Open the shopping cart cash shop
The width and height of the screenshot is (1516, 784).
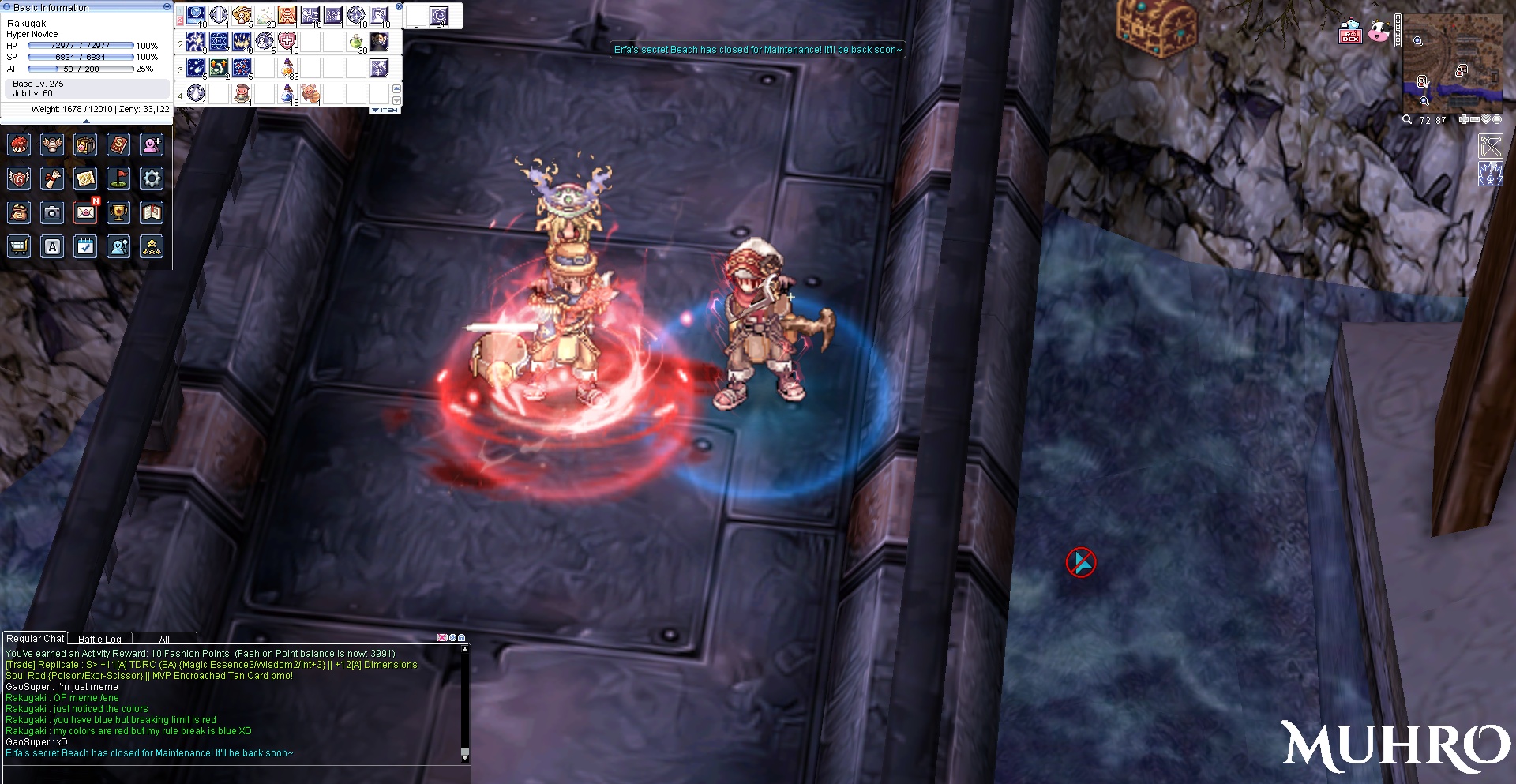click(19, 246)
